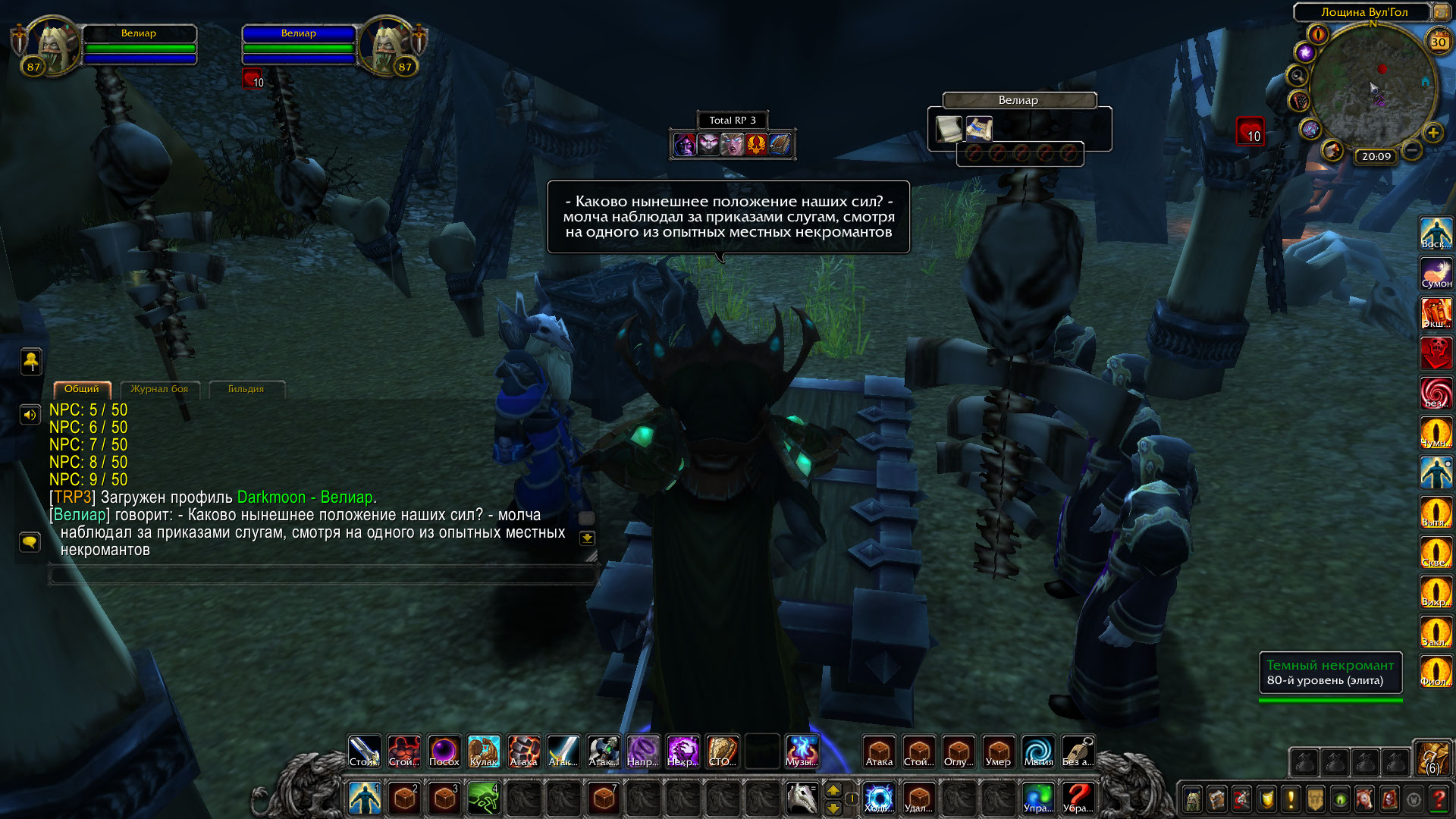Click the minimap tracking magnifier icon

point(1298,76)
